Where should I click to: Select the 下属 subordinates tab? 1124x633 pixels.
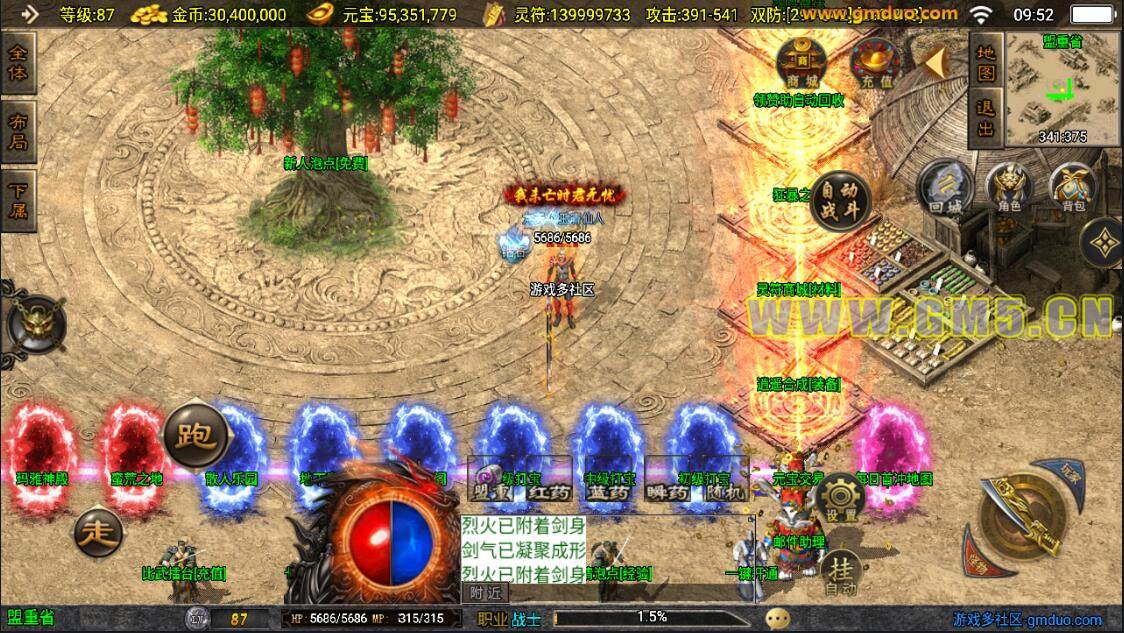point(19,200)
